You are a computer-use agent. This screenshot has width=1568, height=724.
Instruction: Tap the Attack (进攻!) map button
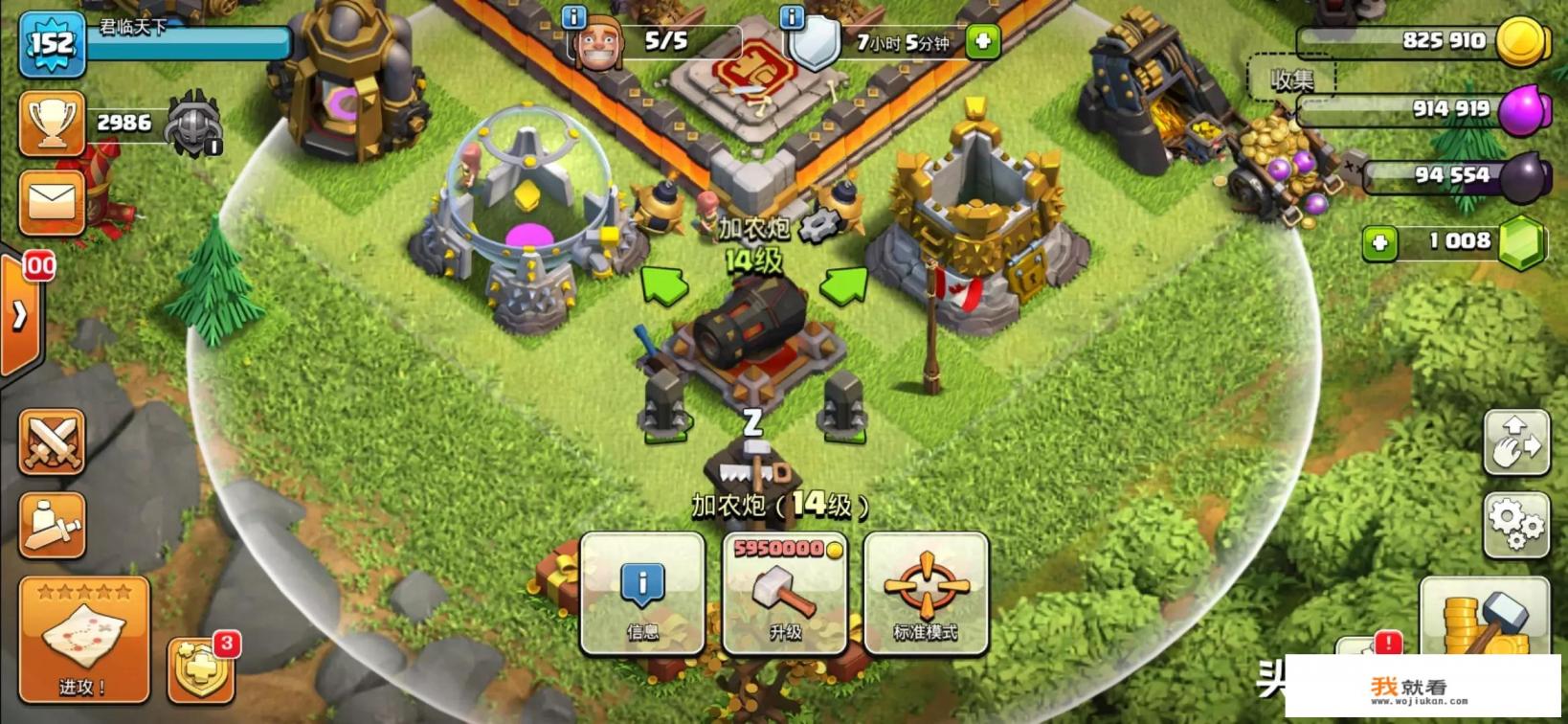pos(84,640)
